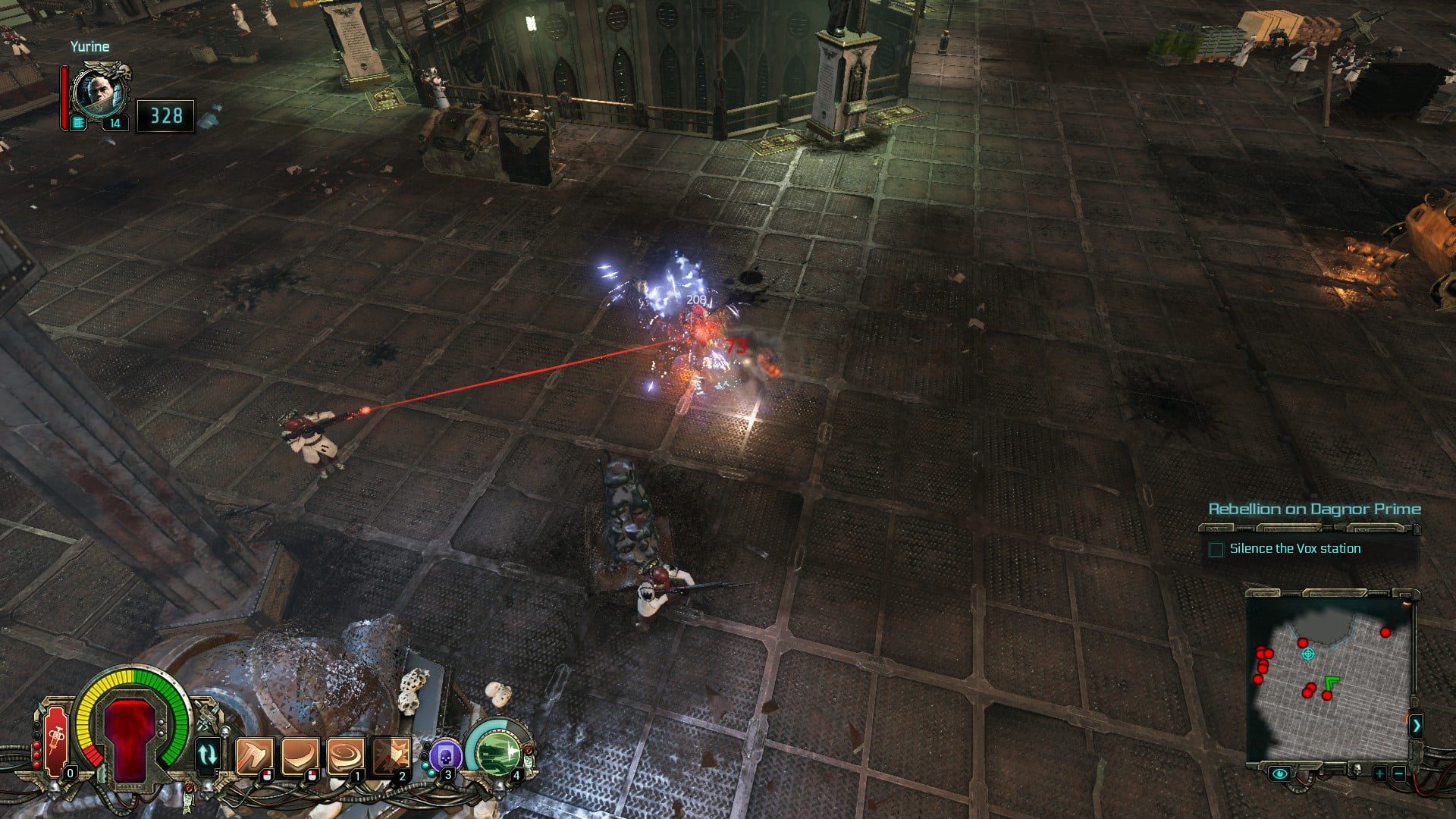Collapse the minimap using the arrow button
The image size is (1456, 819).
click(x=1416, y=726)
